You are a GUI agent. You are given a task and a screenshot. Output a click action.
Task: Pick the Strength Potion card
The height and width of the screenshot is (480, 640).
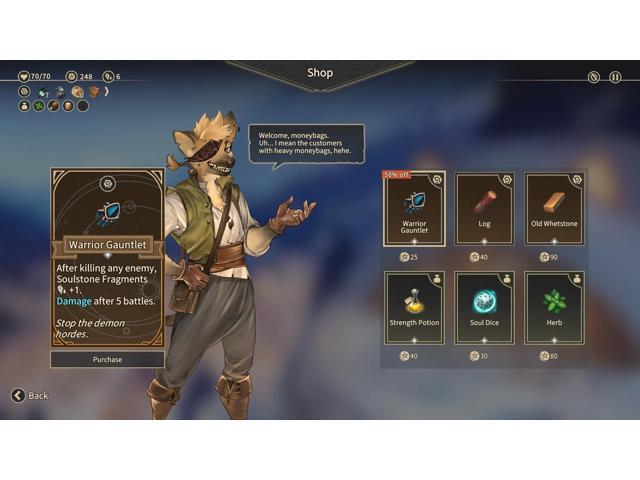coord(414,308)
